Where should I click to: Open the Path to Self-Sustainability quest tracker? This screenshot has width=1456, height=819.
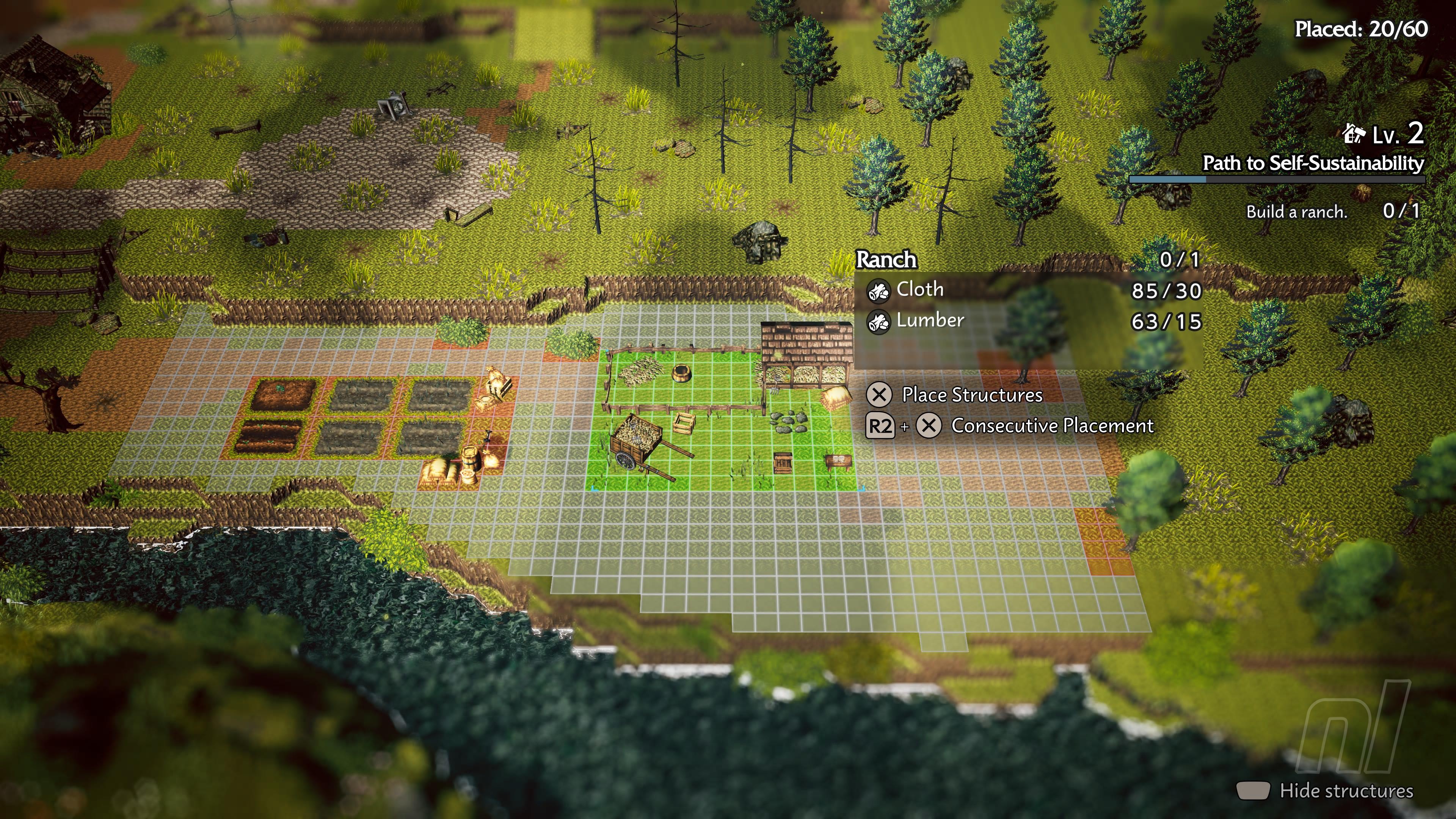point(1312,163)
